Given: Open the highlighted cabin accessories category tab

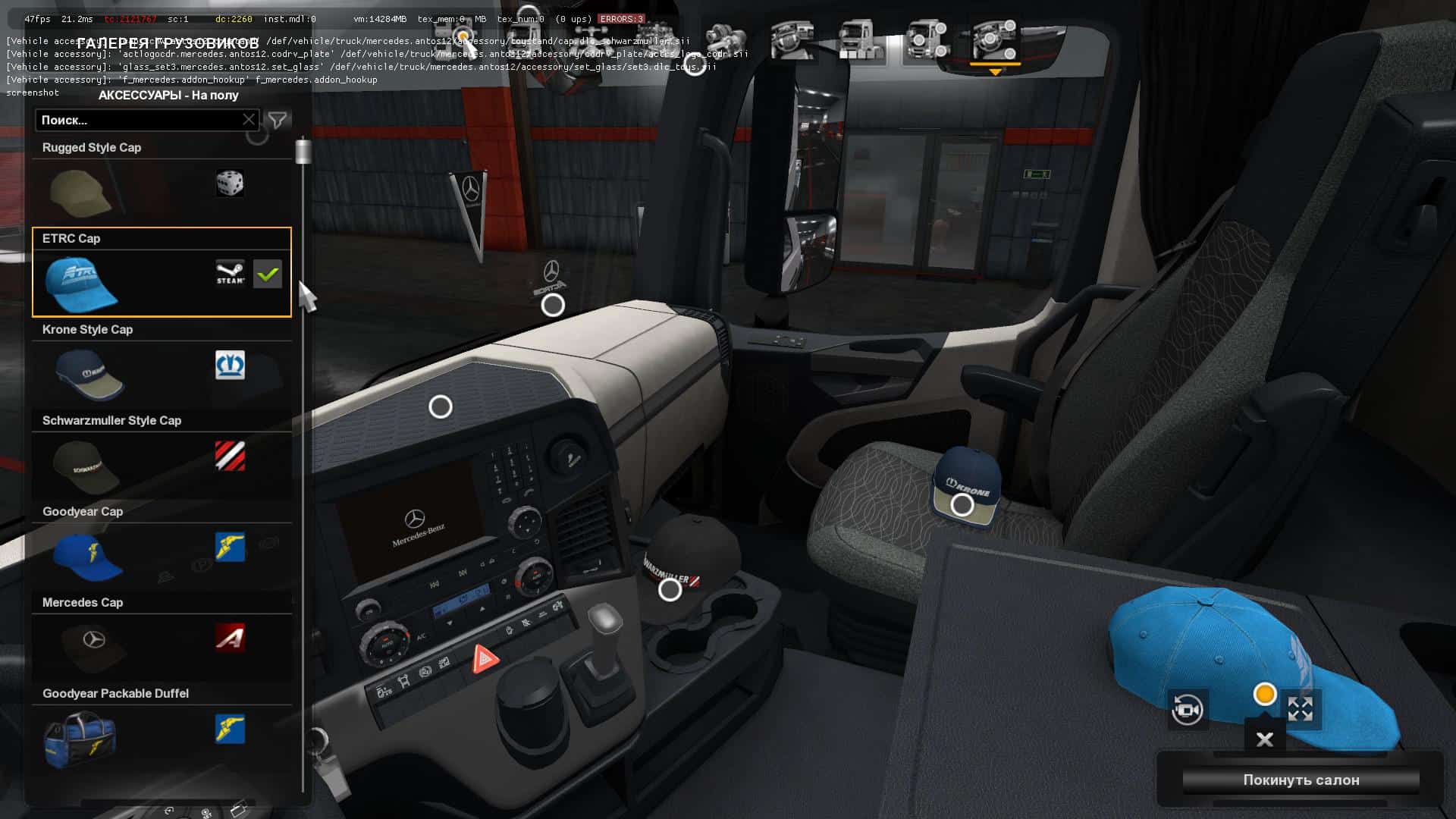Looking at the screenshot, I should [x=994, y=42].
